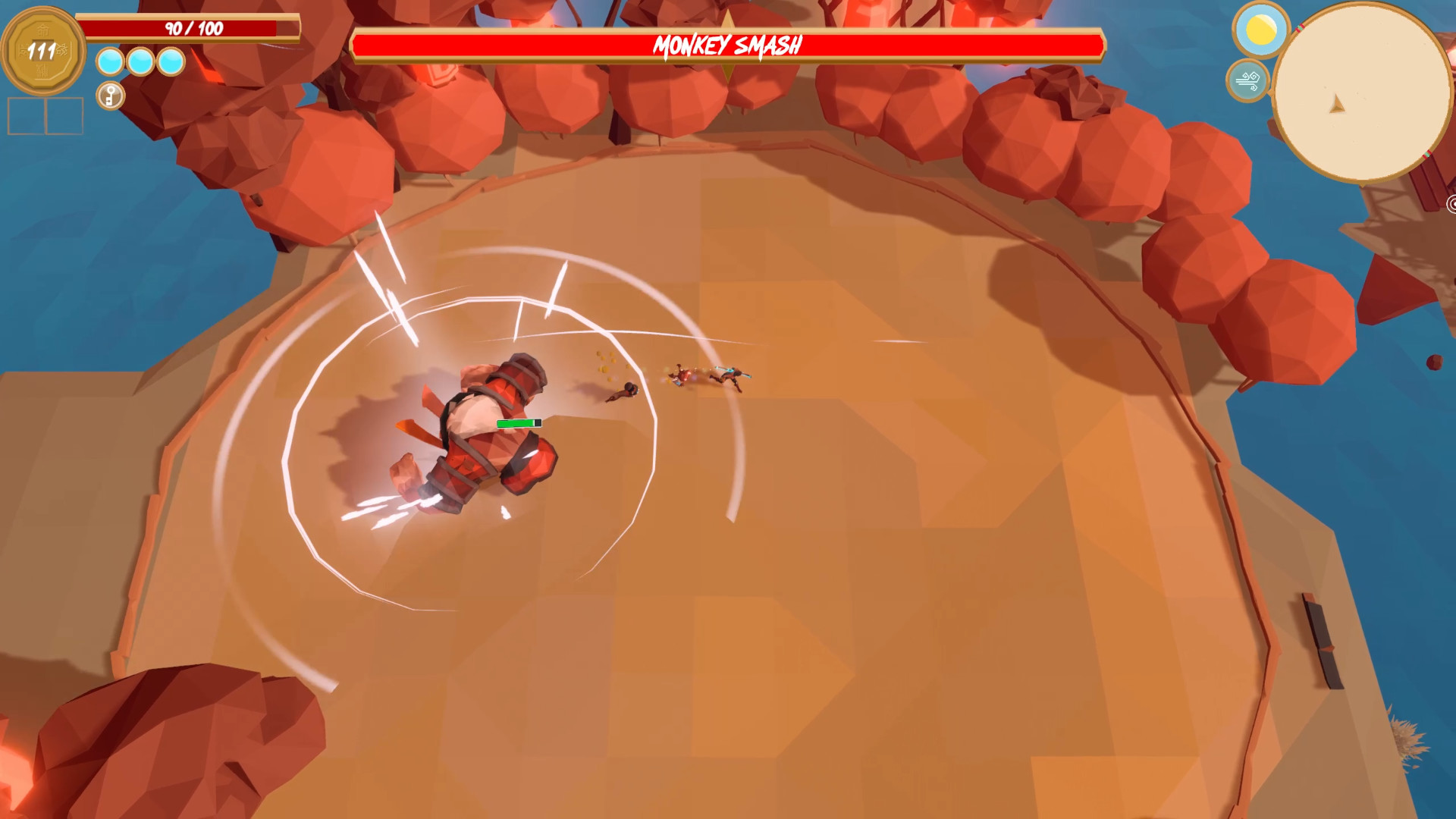
Task: Click the red marker on the minimap's upper edge
Action: pyautogui.click(x=1300, y=27)
